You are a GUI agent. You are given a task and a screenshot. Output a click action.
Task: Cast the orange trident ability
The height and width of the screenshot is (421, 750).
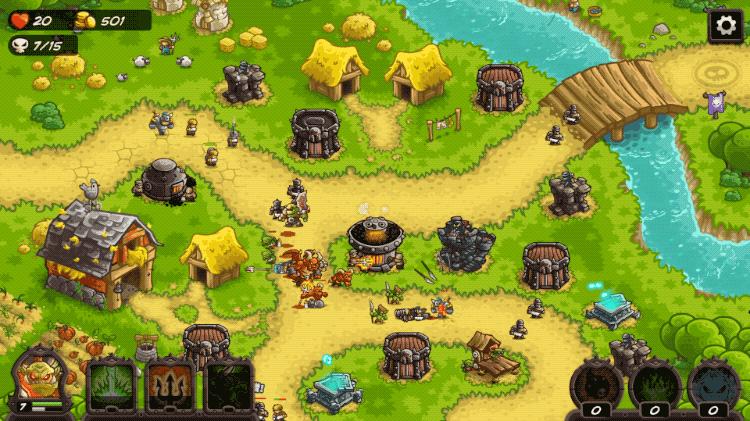coord(170,385)
